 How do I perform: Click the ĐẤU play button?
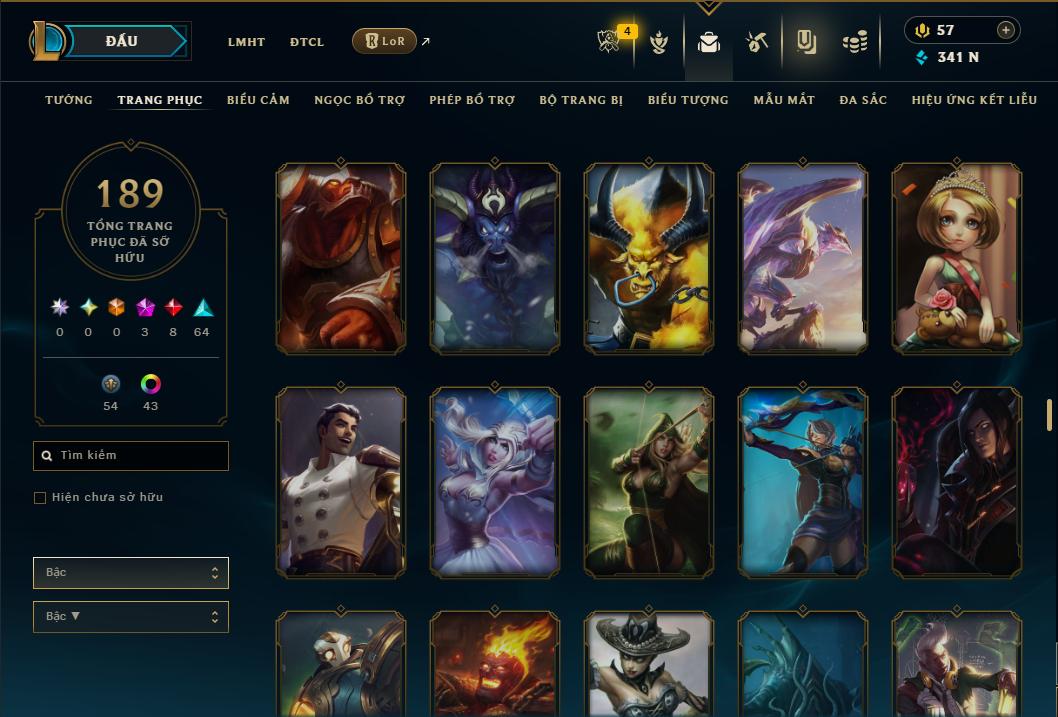[122, 41]
